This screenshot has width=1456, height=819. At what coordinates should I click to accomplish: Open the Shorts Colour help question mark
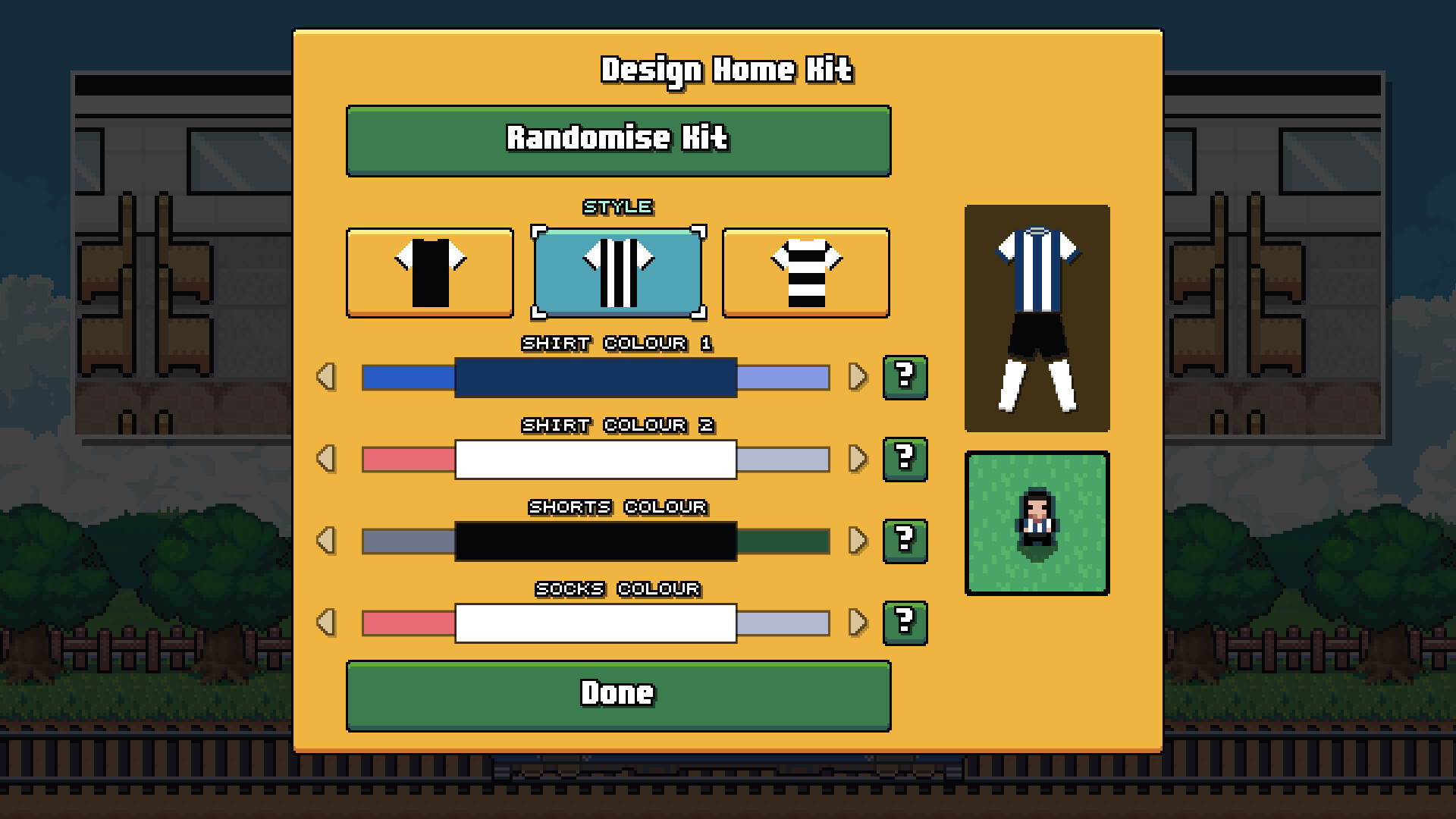(x=905, y=541)
